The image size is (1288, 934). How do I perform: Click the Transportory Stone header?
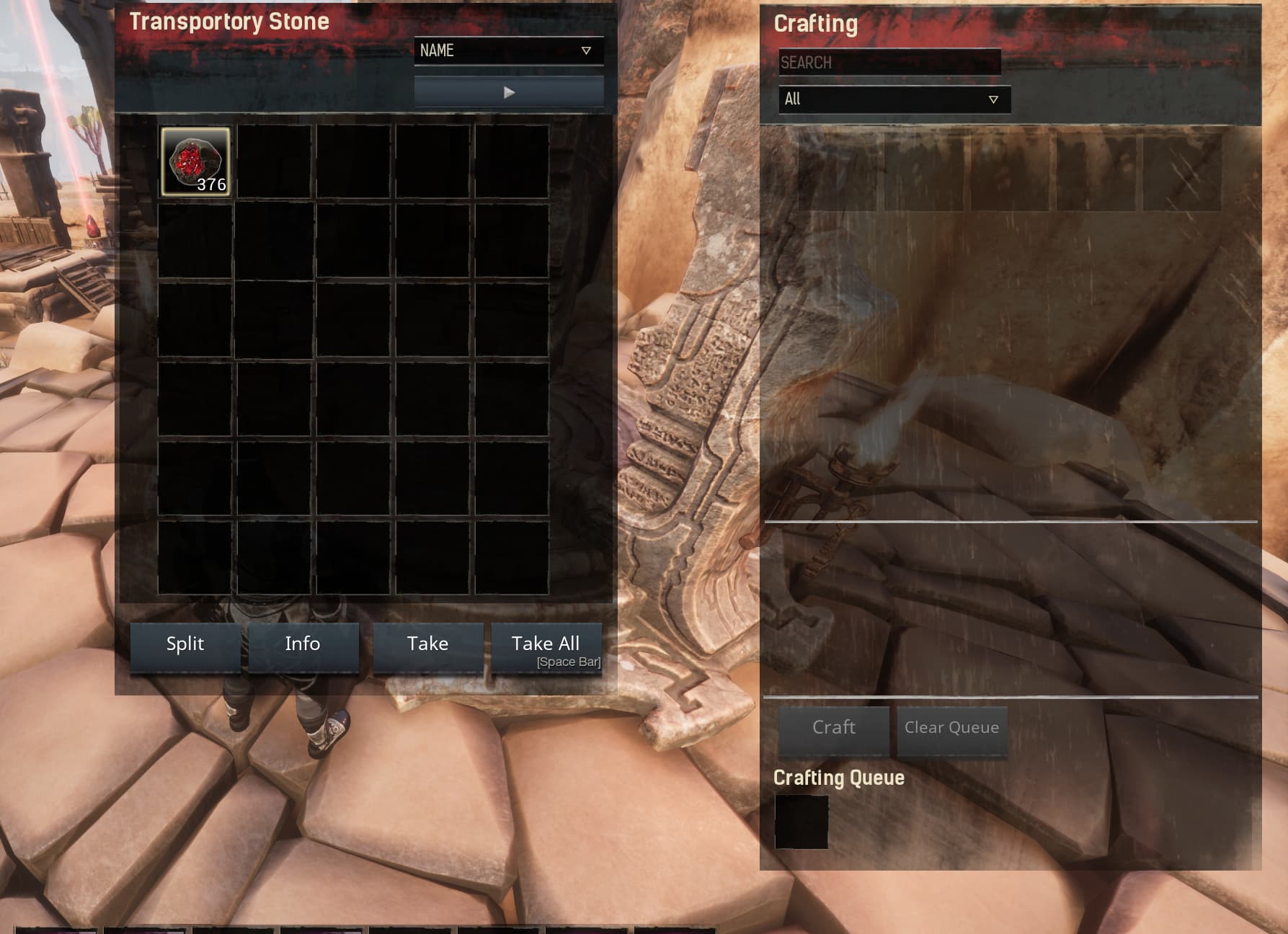pyautogui.click(x=231, y=22)
